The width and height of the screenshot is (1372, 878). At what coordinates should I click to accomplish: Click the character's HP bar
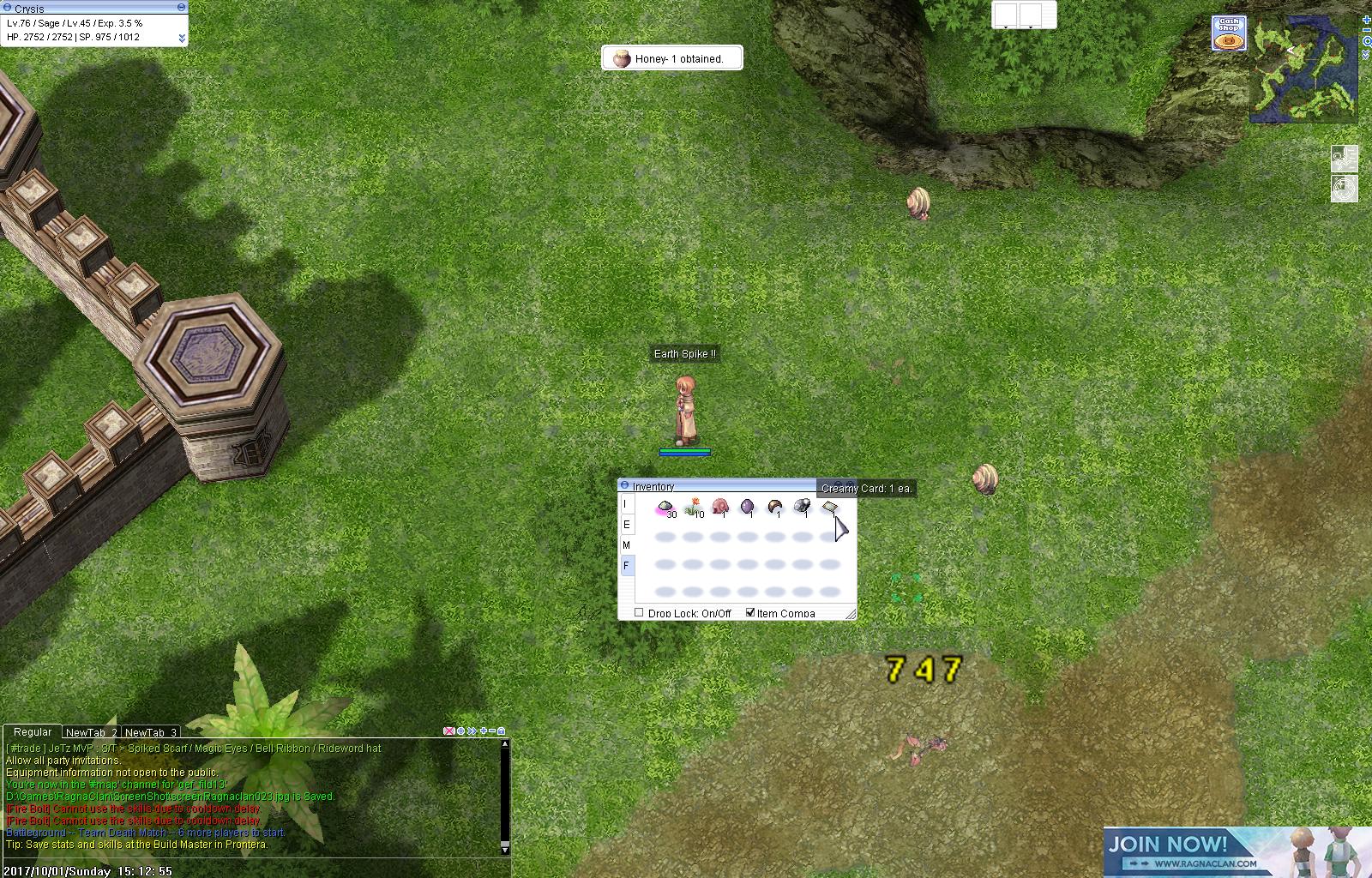[x=683, y=450]
